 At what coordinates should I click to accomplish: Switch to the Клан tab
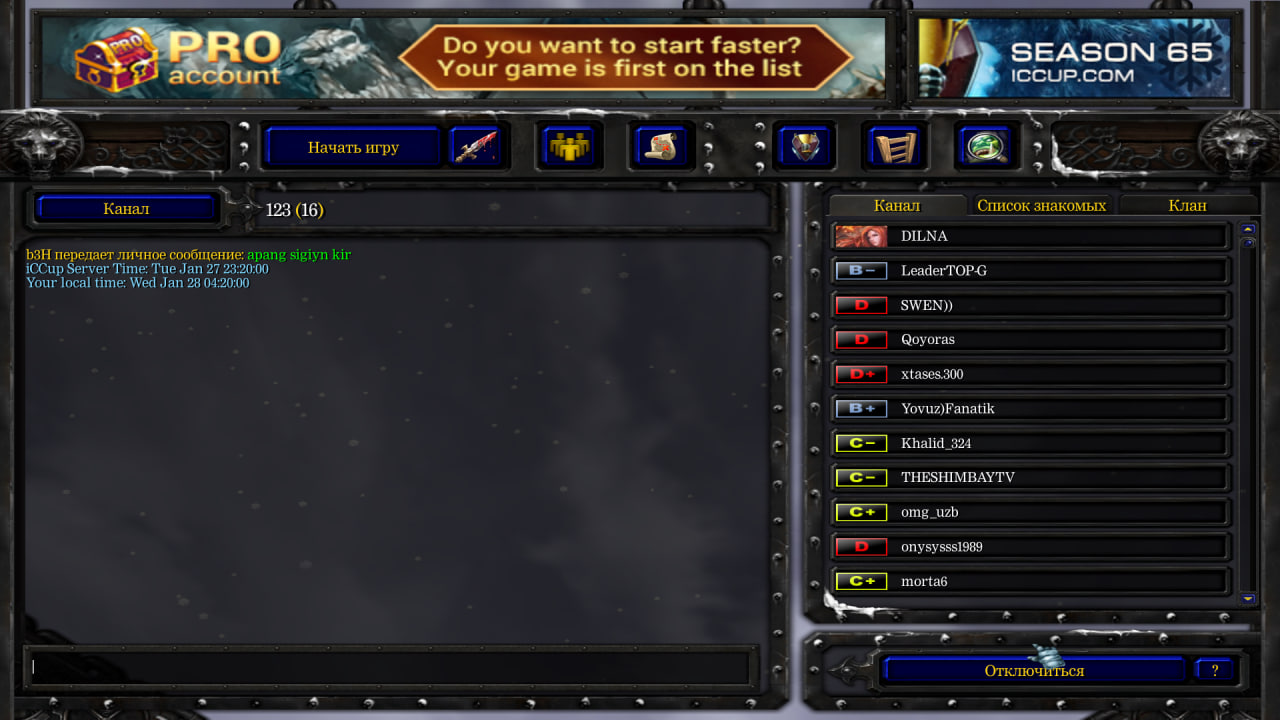coord(1187,205)
